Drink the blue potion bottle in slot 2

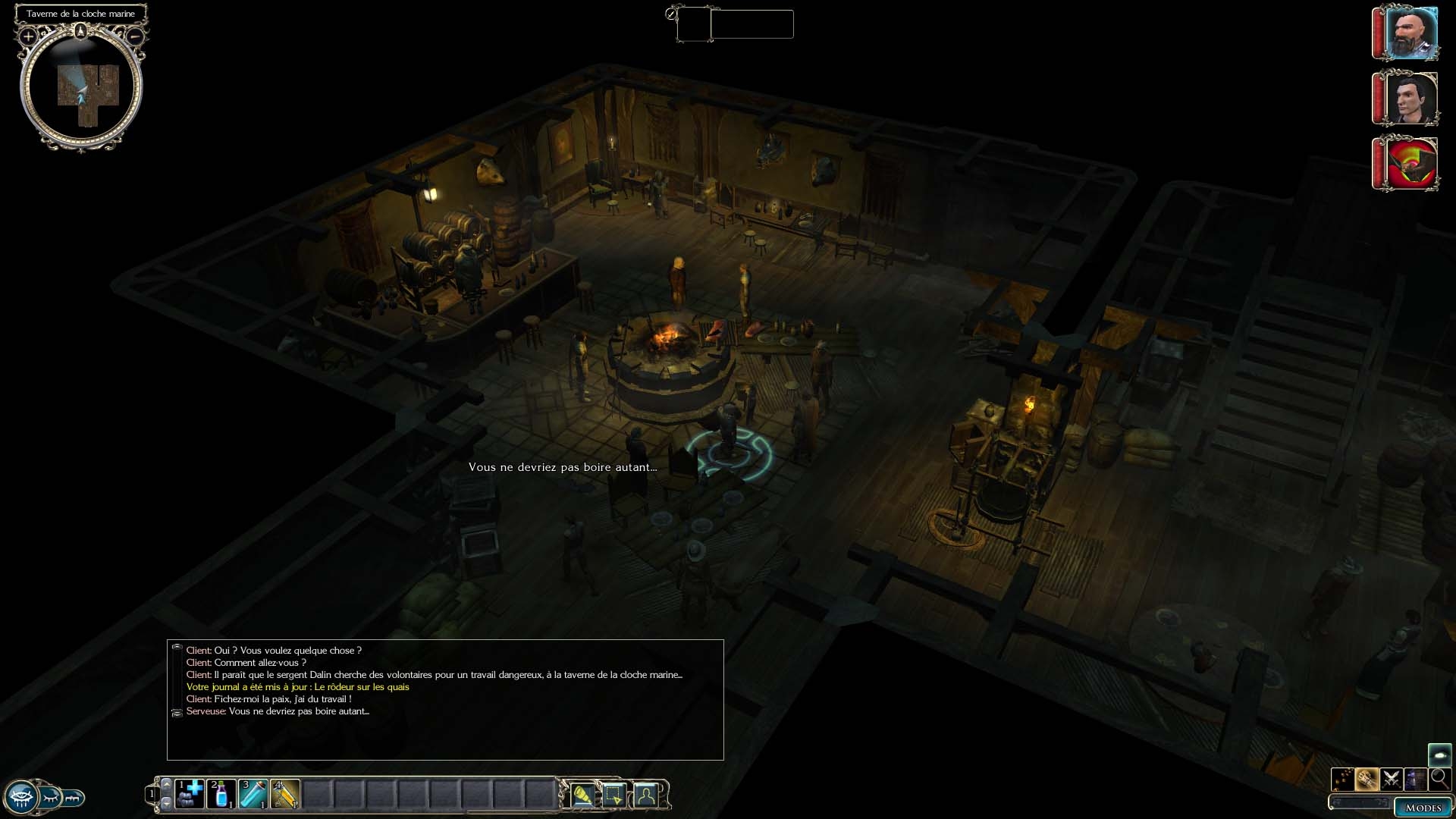coord(221,794)
